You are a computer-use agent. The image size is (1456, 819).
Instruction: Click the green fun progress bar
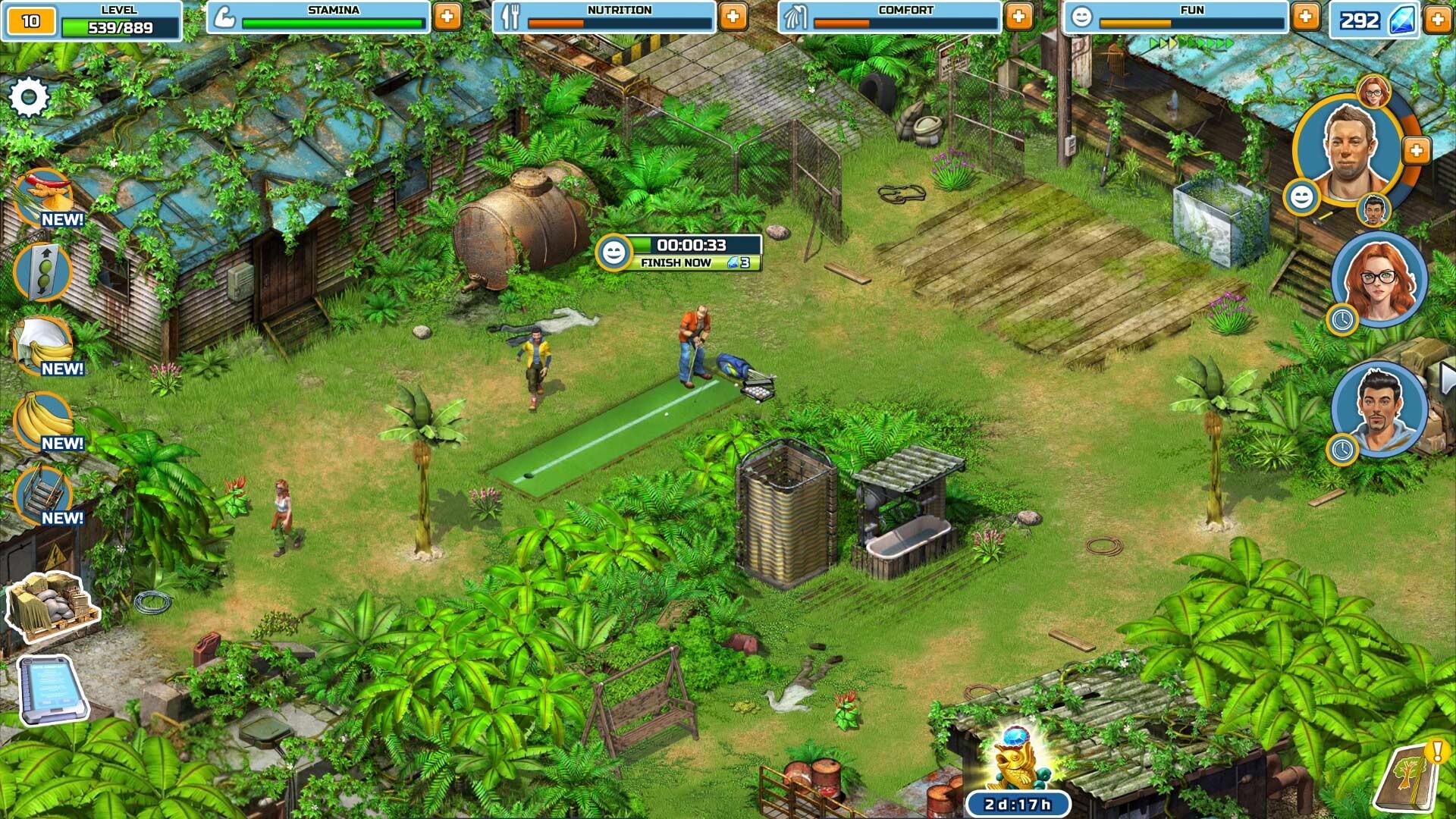pyautogui.click(x=1191, y=20)
